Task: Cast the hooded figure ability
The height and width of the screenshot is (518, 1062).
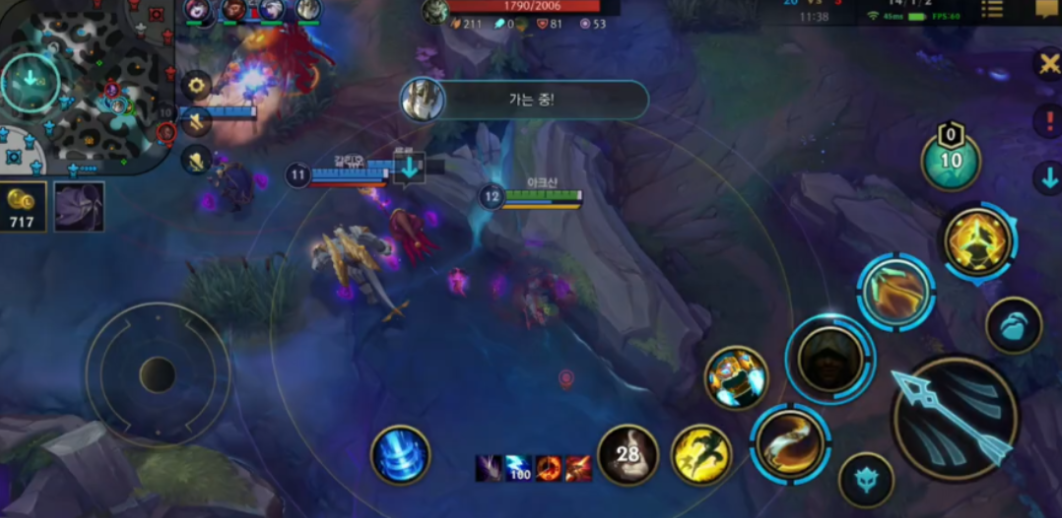Action: (830, 360)
